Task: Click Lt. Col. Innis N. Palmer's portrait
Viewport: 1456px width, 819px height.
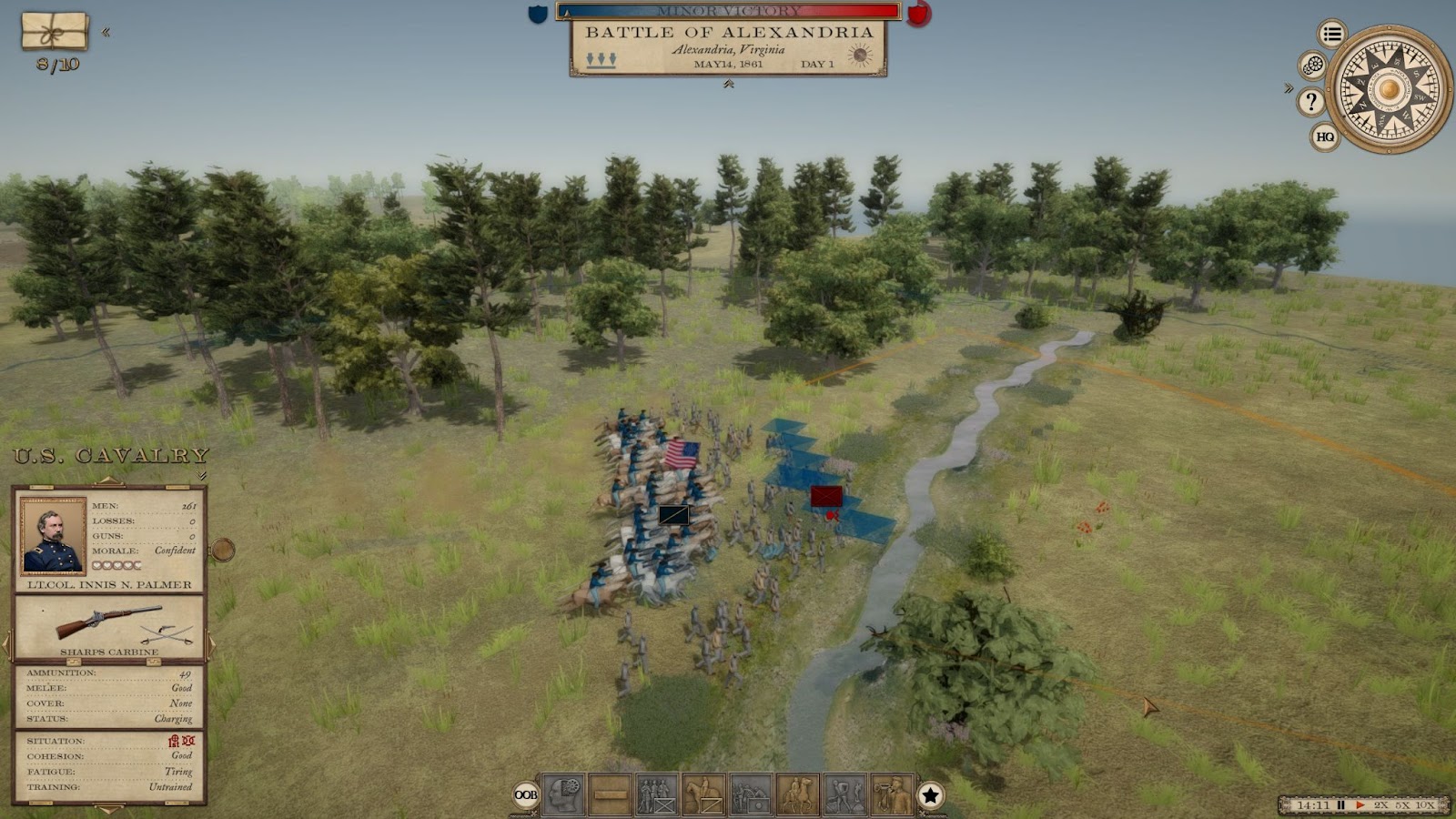Action: [x=53, y=535]
